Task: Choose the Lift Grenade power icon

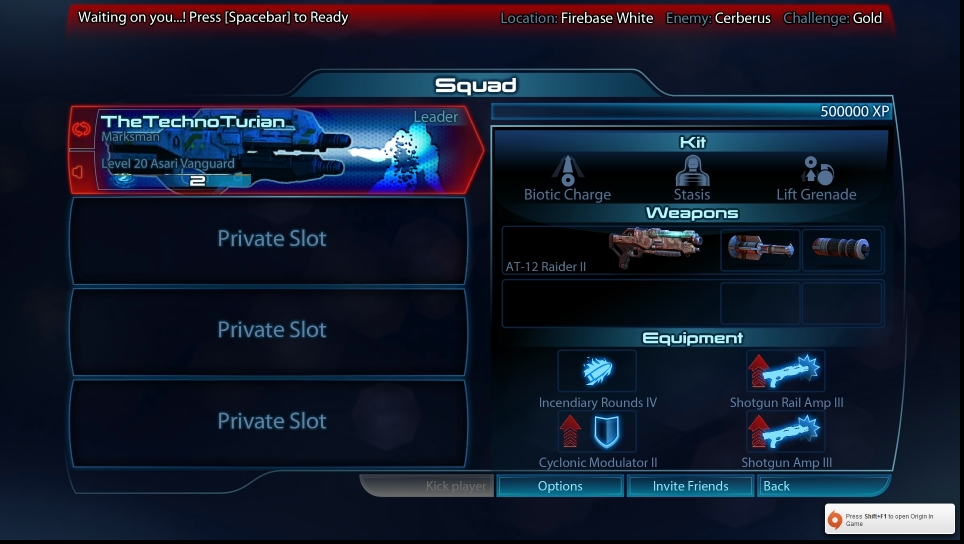Action: 816,170
